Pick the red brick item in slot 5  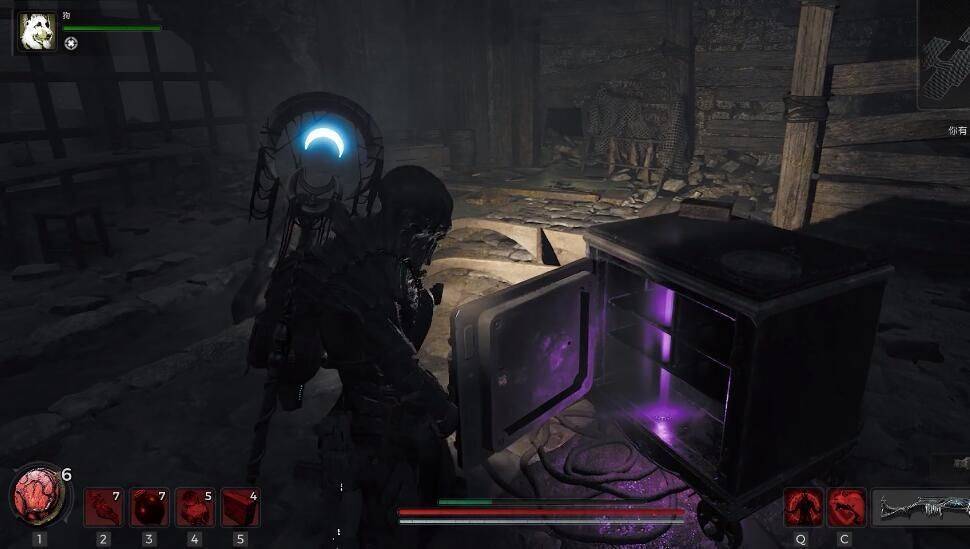tap(240, 507)
